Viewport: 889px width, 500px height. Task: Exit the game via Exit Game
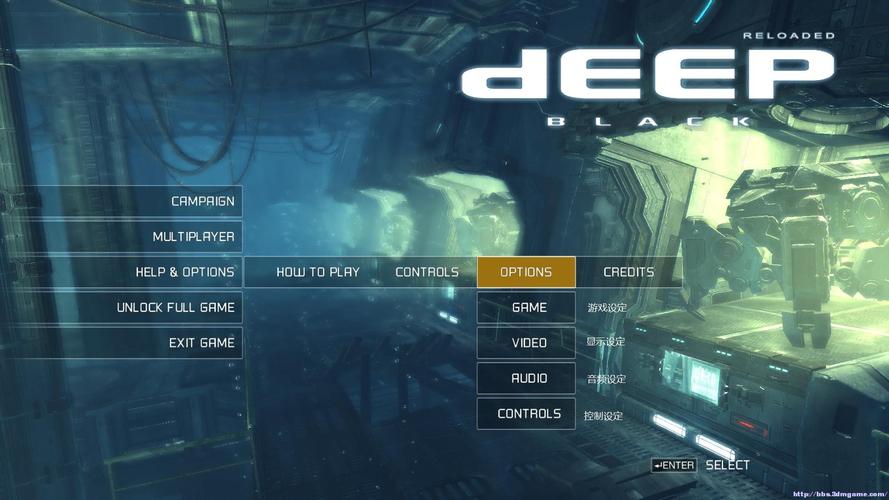point(201,343)
